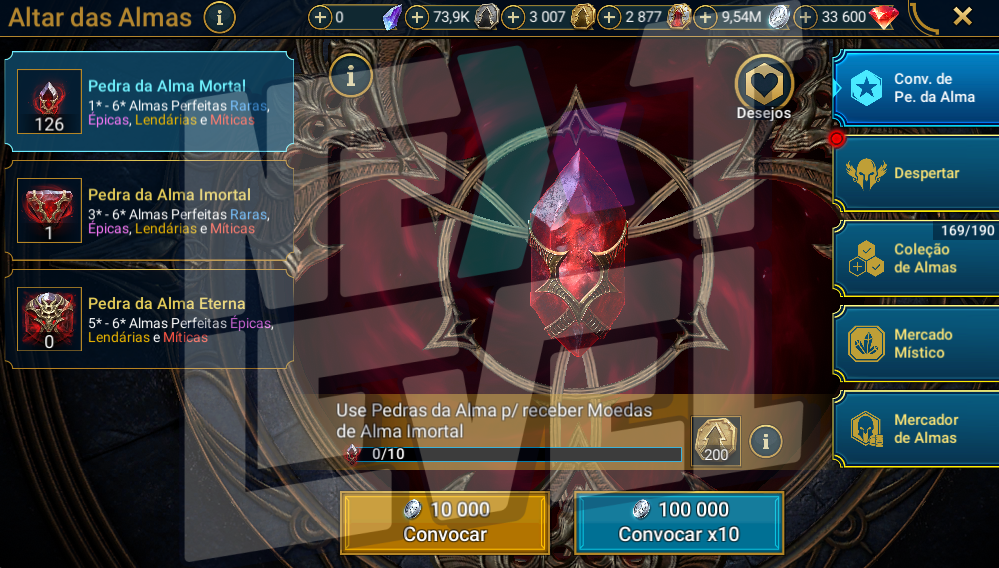The height and width of the screenshot is (568, 999).
Task: Add energy with the 73,9K plus button
Action: point(418,17)
